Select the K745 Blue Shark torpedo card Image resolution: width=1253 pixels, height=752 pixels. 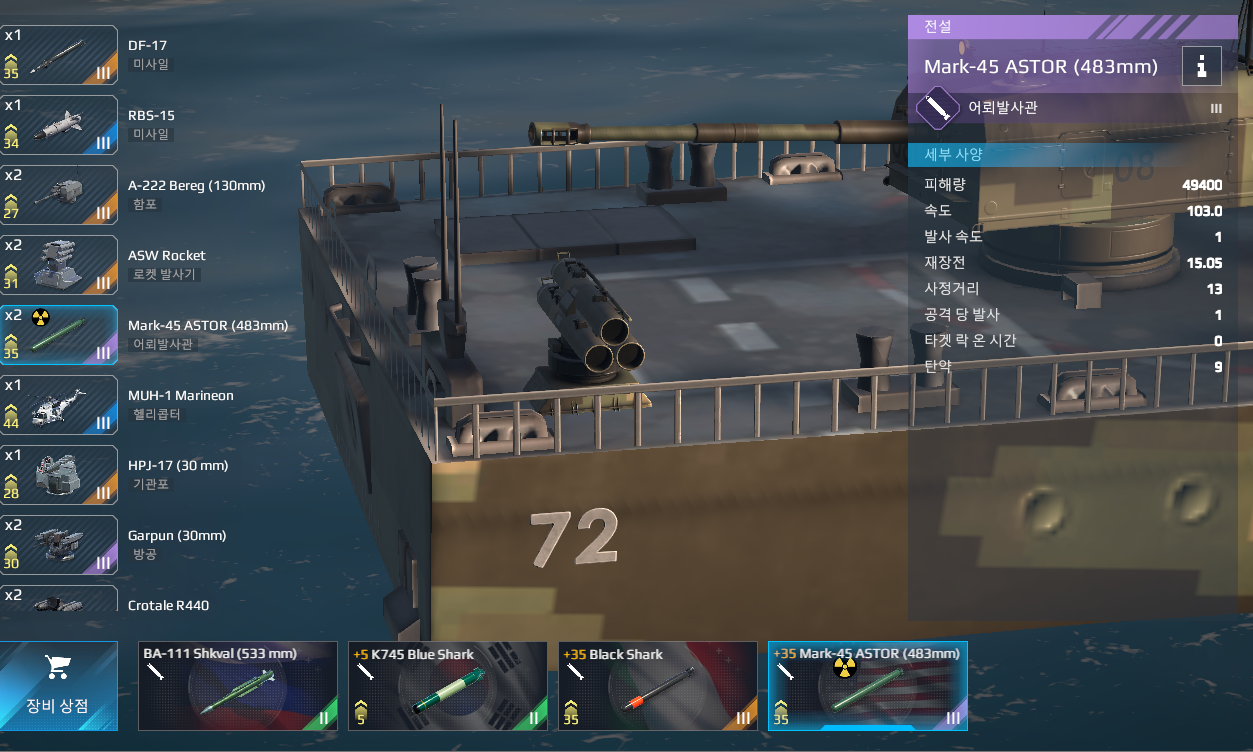(x=447, y=686)
